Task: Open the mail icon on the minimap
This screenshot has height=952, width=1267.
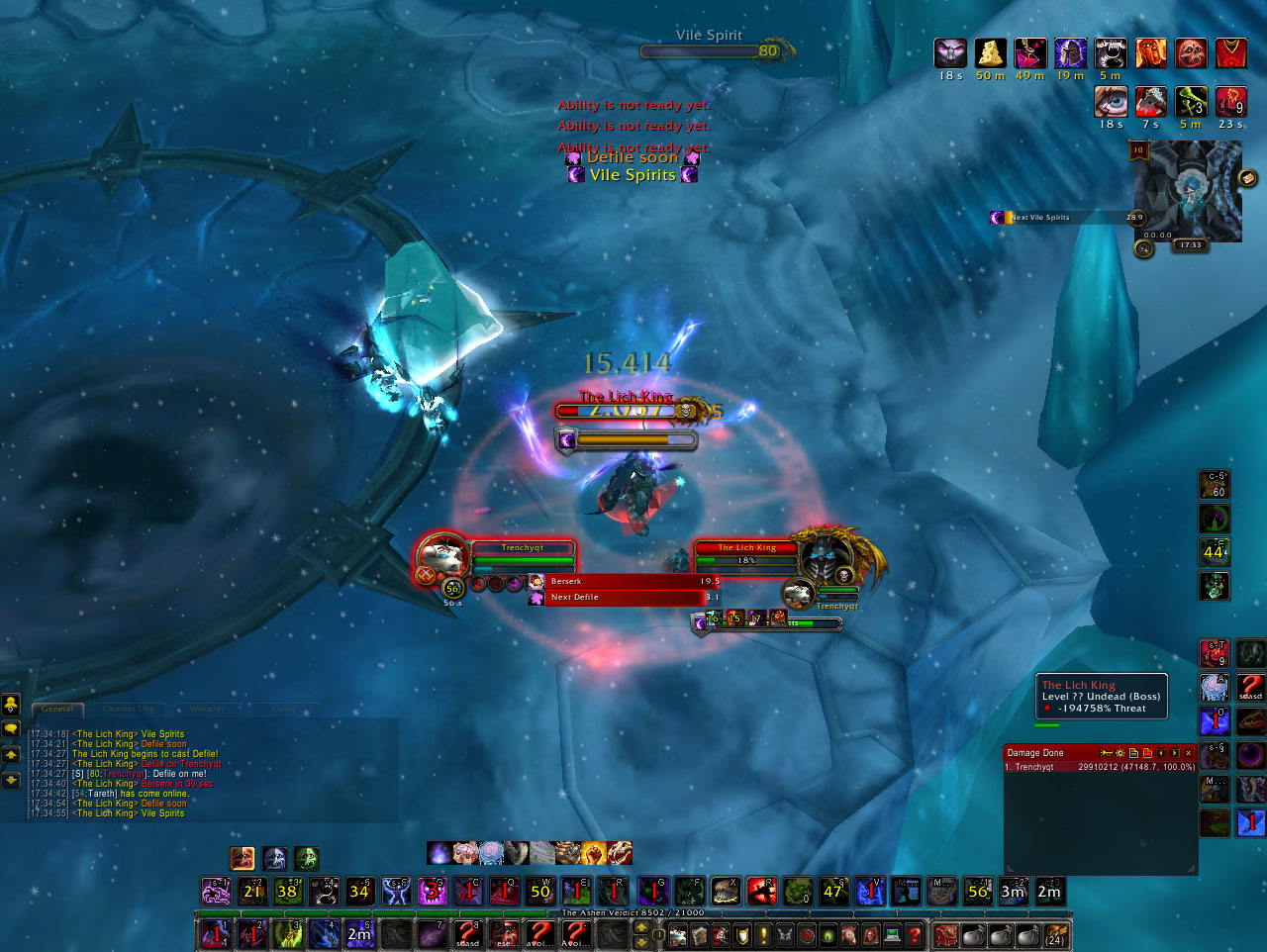Action: [1247, 178]
